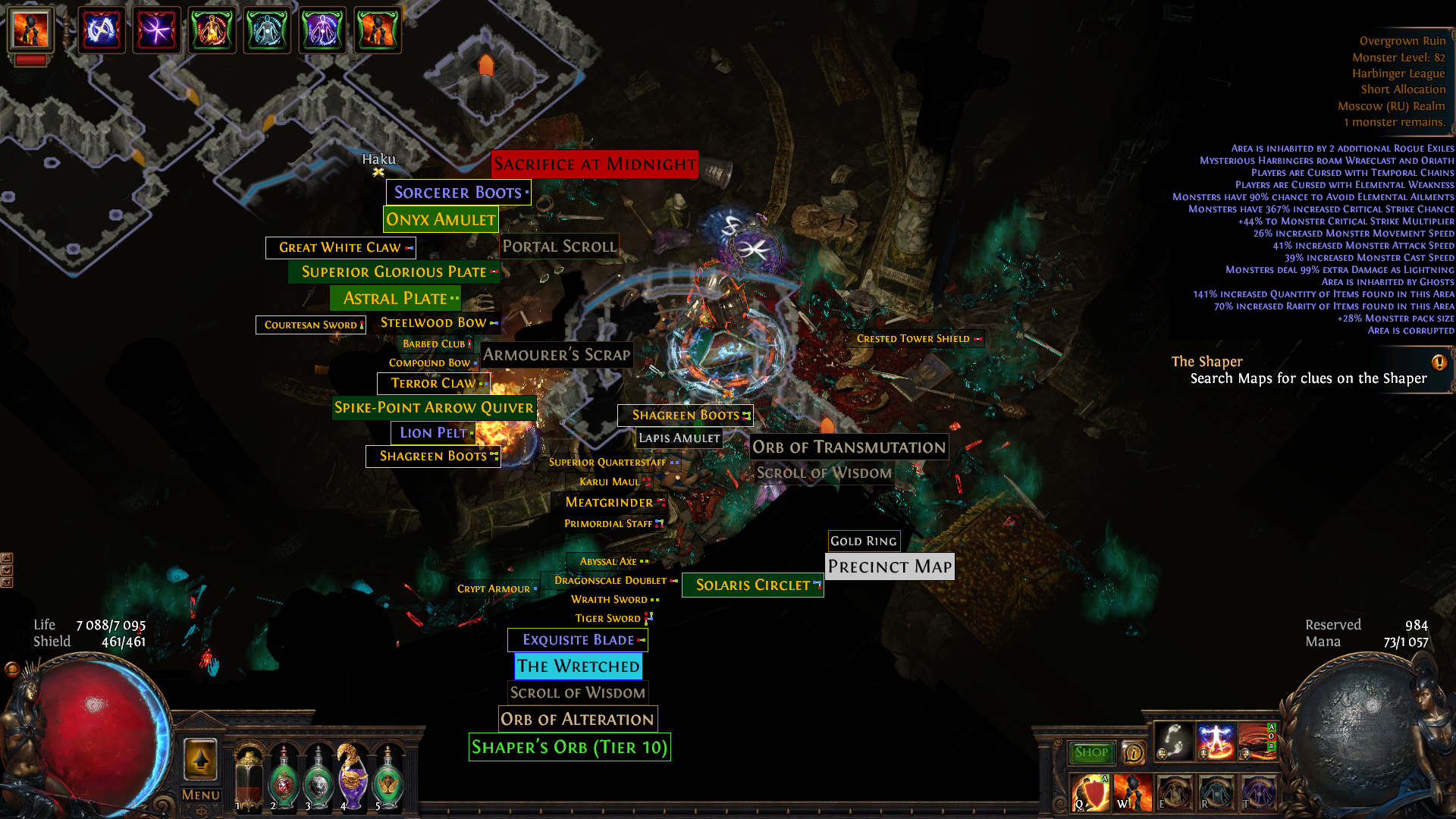Click the golem minion portrait icon
1456x819 pixels.
[31, 30]
